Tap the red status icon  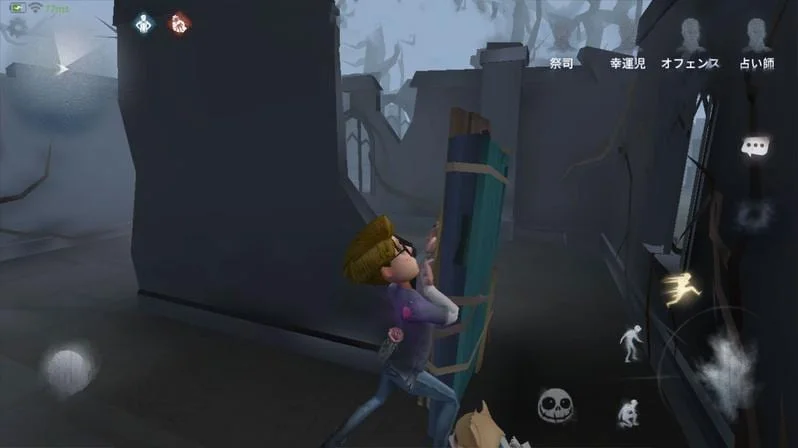click(x=179, y=22)
